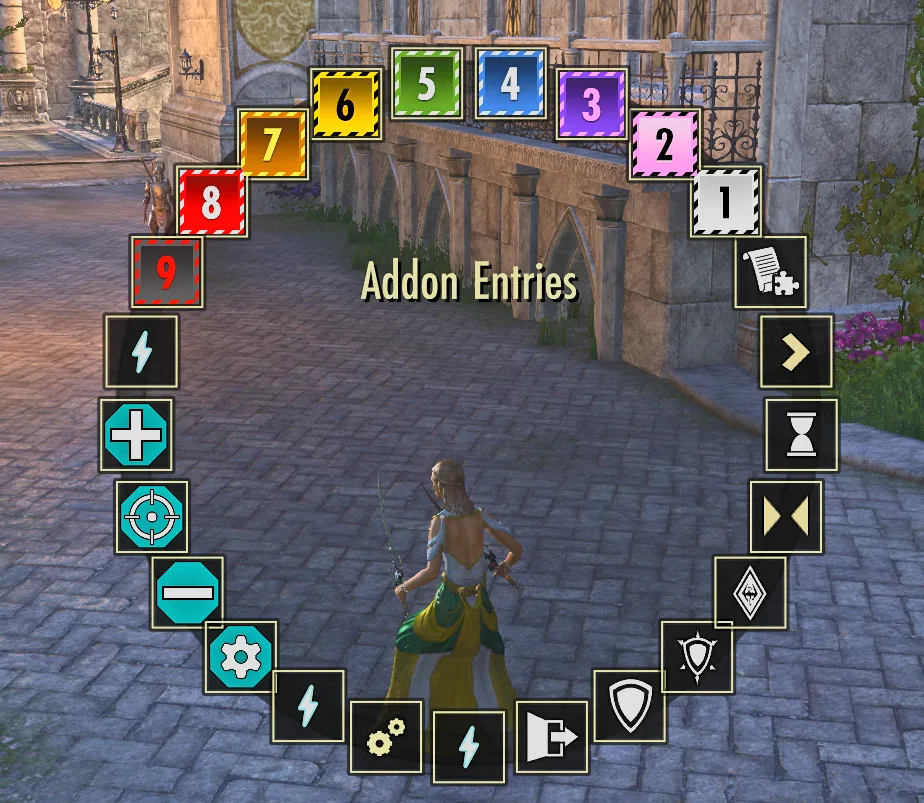Select the orange number 7 entry
924x803 pixels.
click(x=273, y=144)
